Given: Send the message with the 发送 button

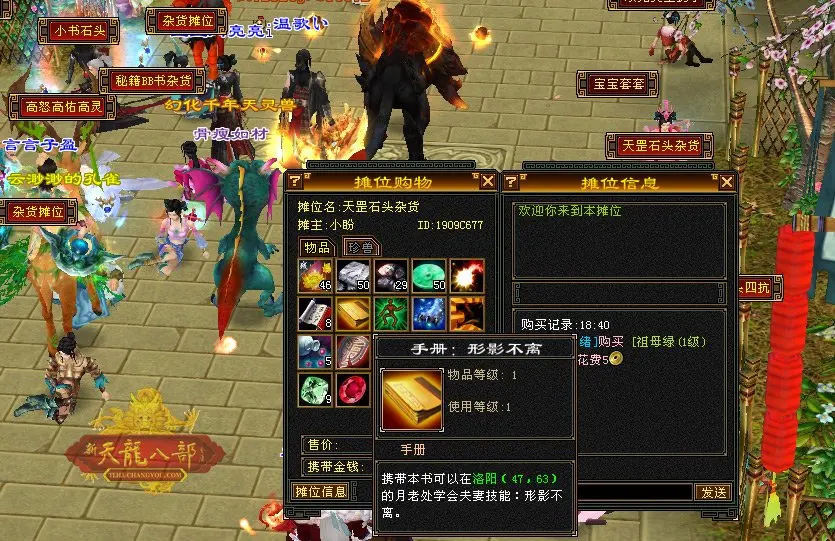Looking at the screenshot, I should [x=713, y=492].
